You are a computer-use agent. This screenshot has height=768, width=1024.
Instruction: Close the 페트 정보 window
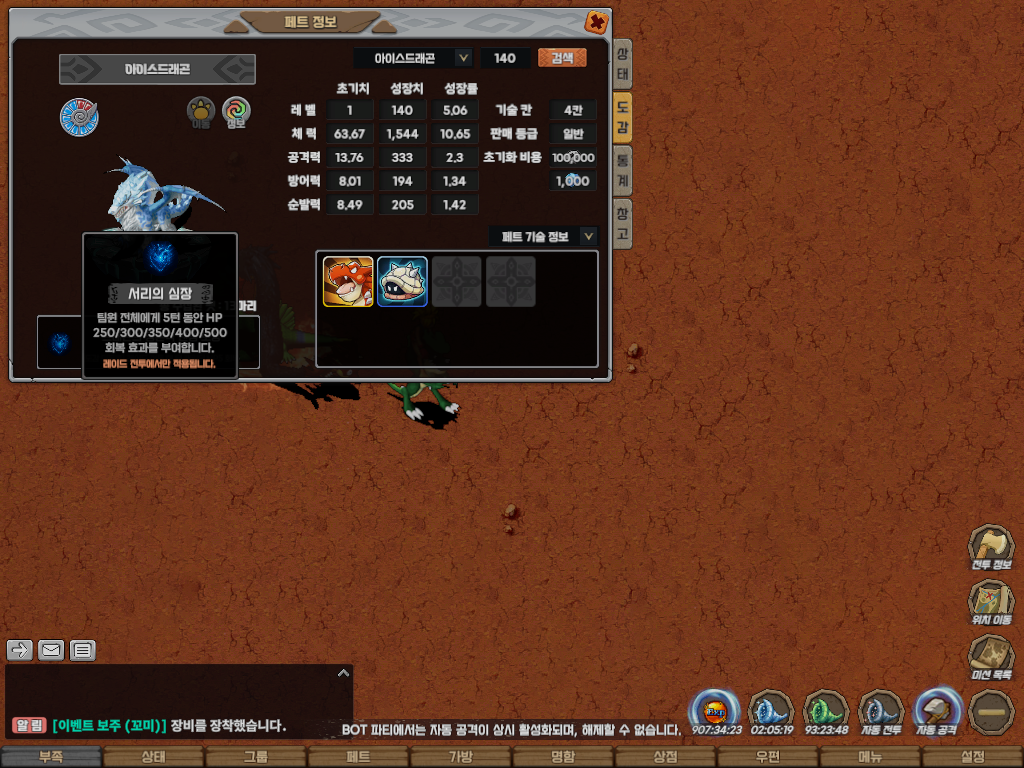click(x=595, y=21)
